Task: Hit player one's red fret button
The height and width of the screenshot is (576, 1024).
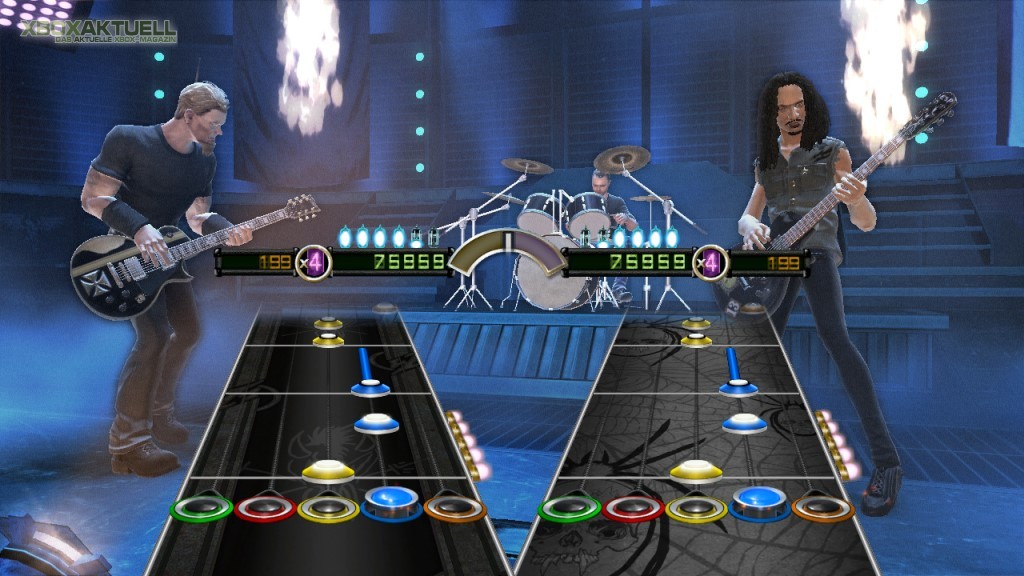Action: click(x=265, y=507)
